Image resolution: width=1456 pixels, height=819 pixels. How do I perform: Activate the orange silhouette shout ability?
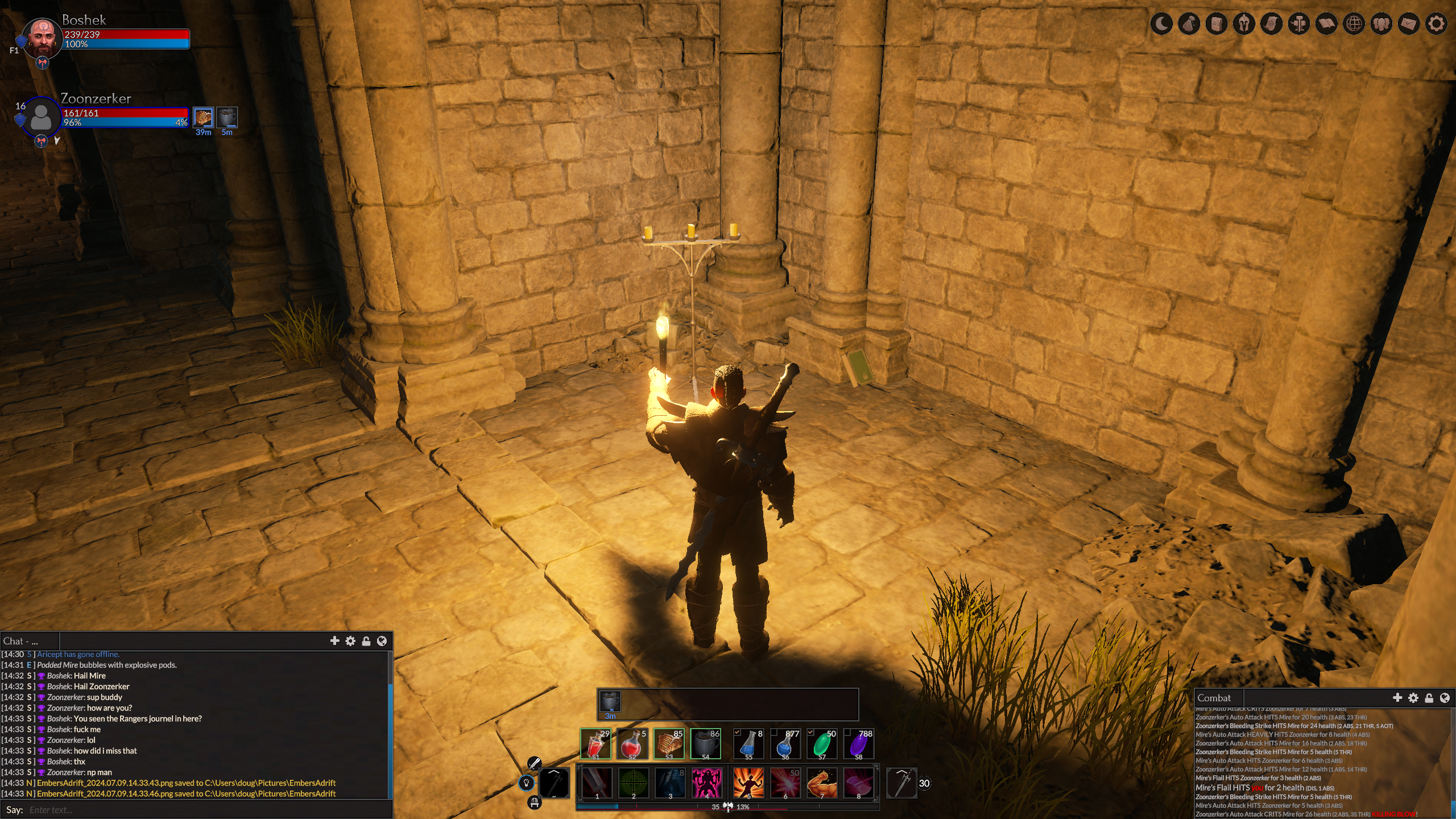pos(748,783)
